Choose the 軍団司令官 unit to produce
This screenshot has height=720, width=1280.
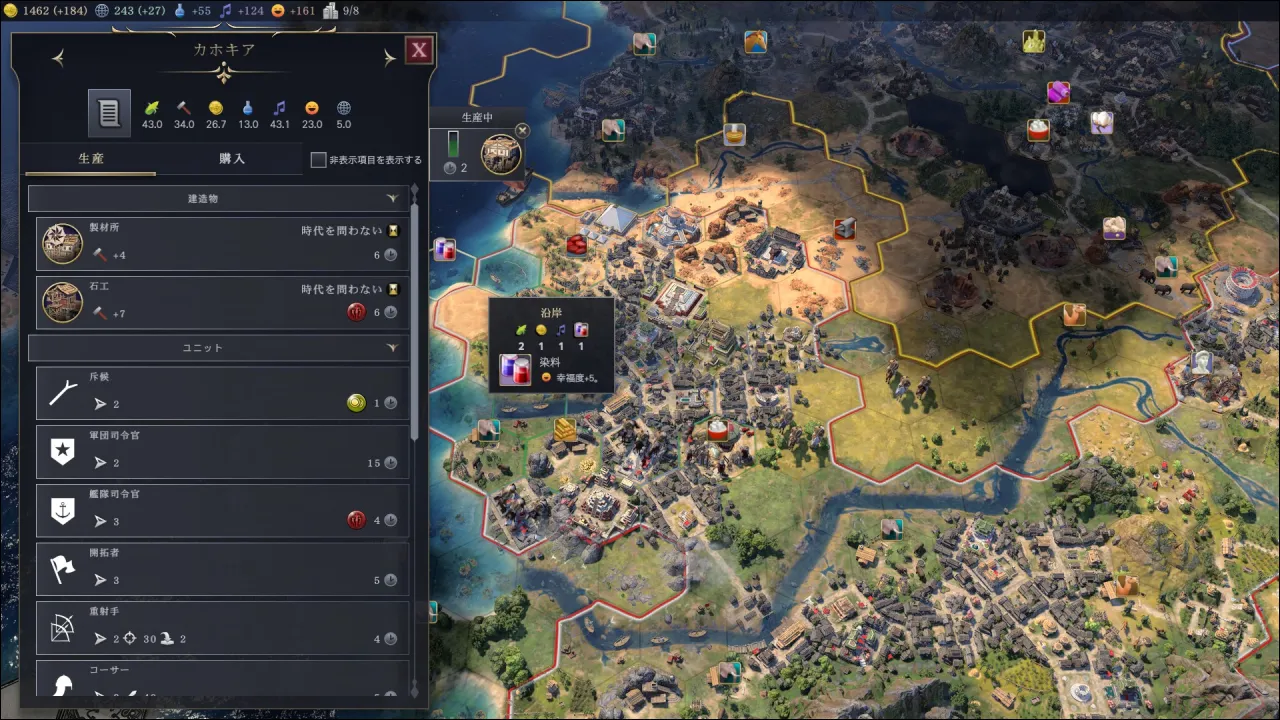(222, 452)
